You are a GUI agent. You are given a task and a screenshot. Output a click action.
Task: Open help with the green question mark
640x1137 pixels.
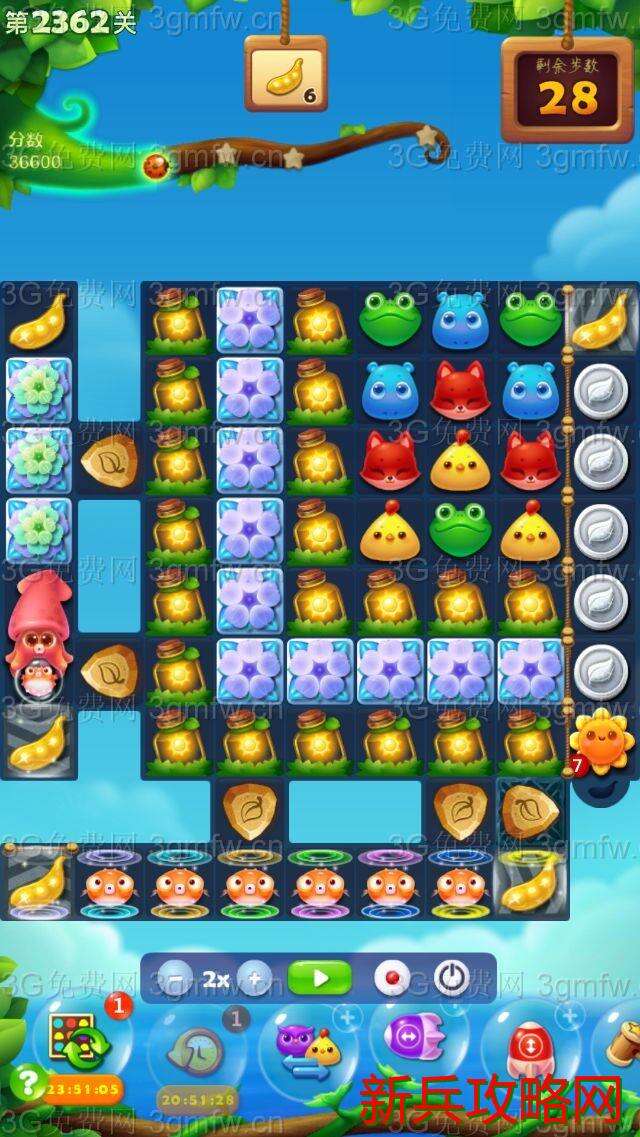coord(26,1081)
